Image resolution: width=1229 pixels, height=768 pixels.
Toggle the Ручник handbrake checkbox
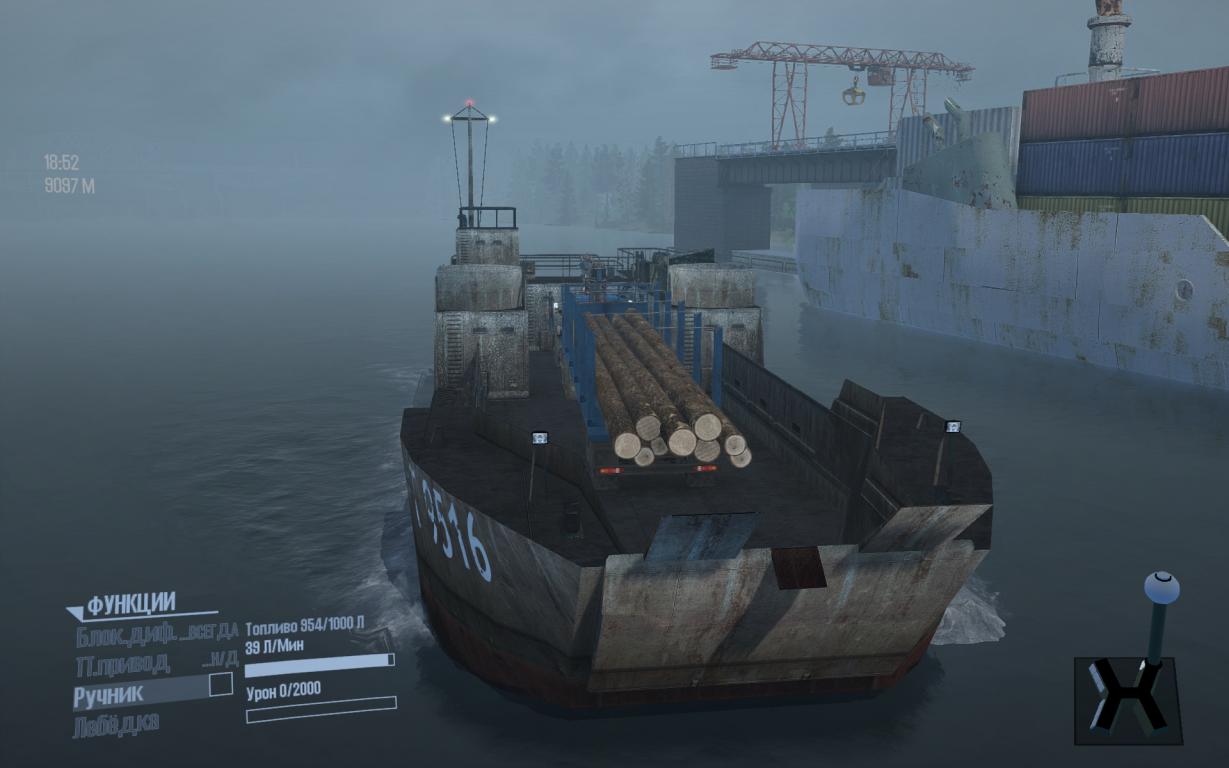(220, 685)
